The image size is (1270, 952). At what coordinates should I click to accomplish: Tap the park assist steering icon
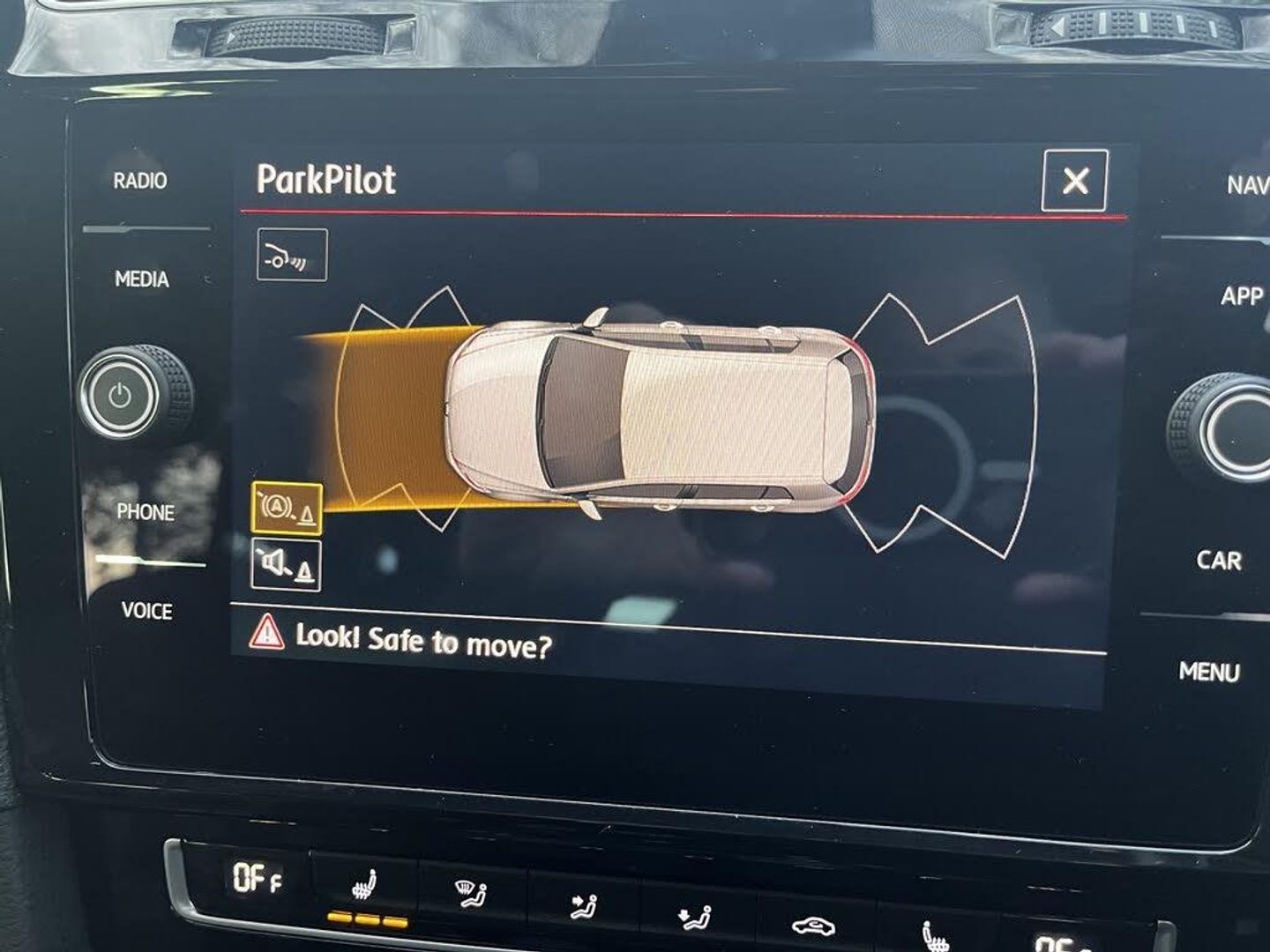click(292, 255)
